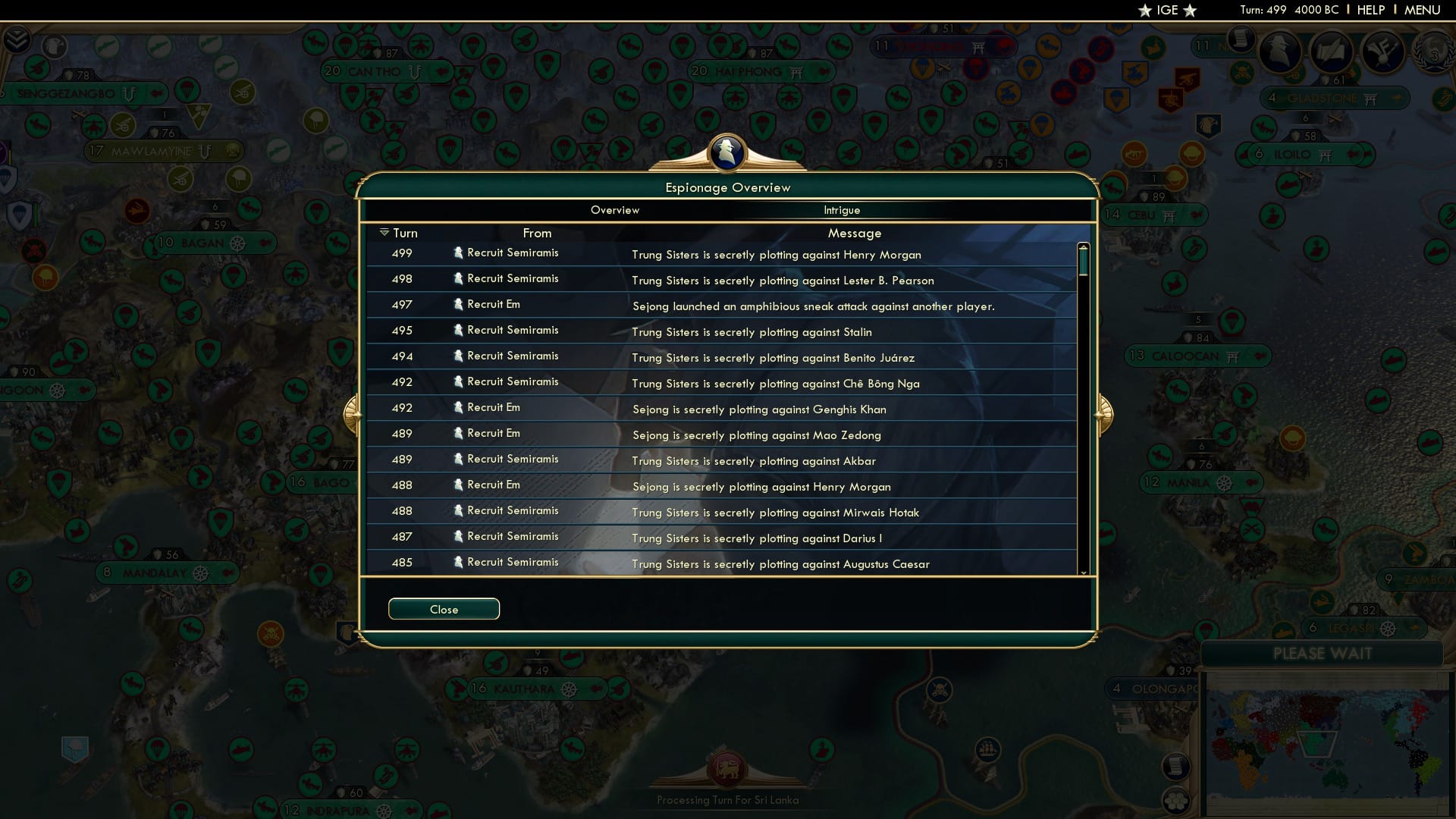The width and height of the screenshot is (1456, 819).
Task: Open HELP from the top bar
Action: [x=1370, y=10]
